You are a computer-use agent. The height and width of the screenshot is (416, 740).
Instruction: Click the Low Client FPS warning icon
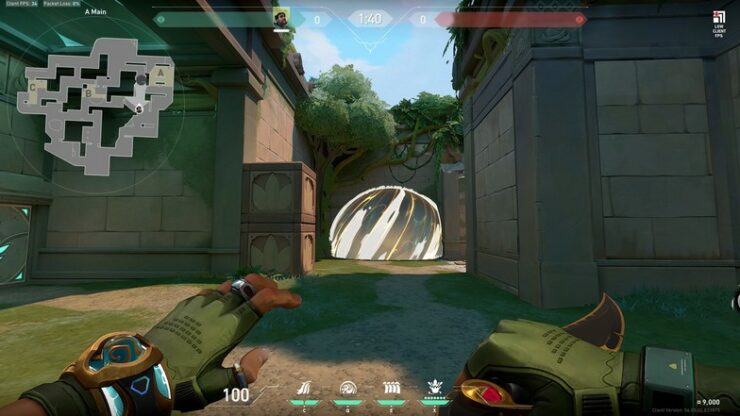[718, 17]
